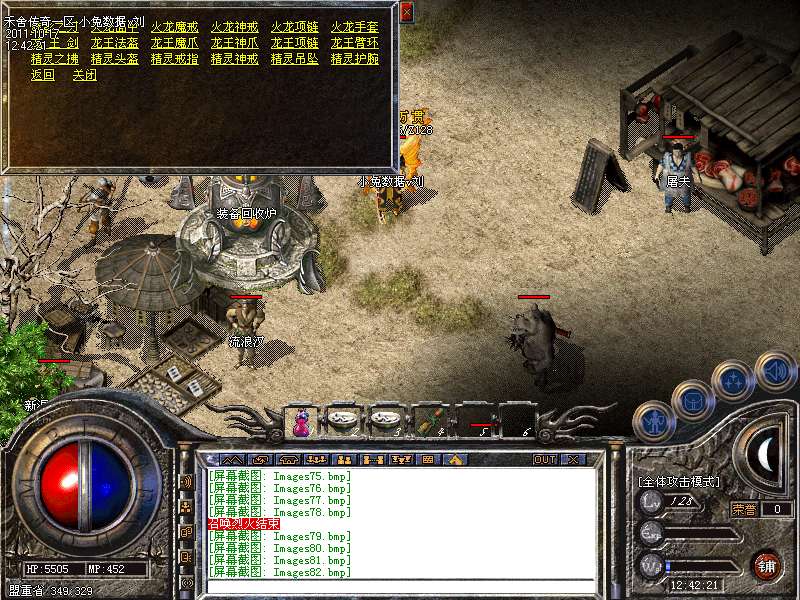
Task: Select the 精灵之拂 option
Action: 54,59
